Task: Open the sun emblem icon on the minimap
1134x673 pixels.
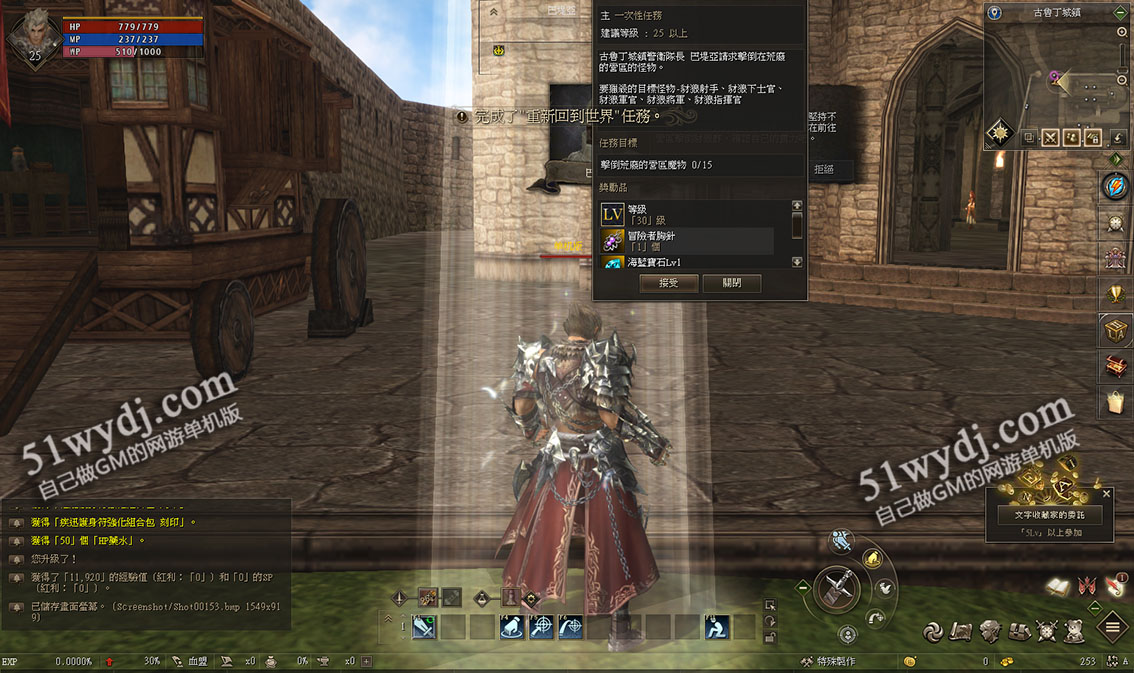Action: click(998, 133)
